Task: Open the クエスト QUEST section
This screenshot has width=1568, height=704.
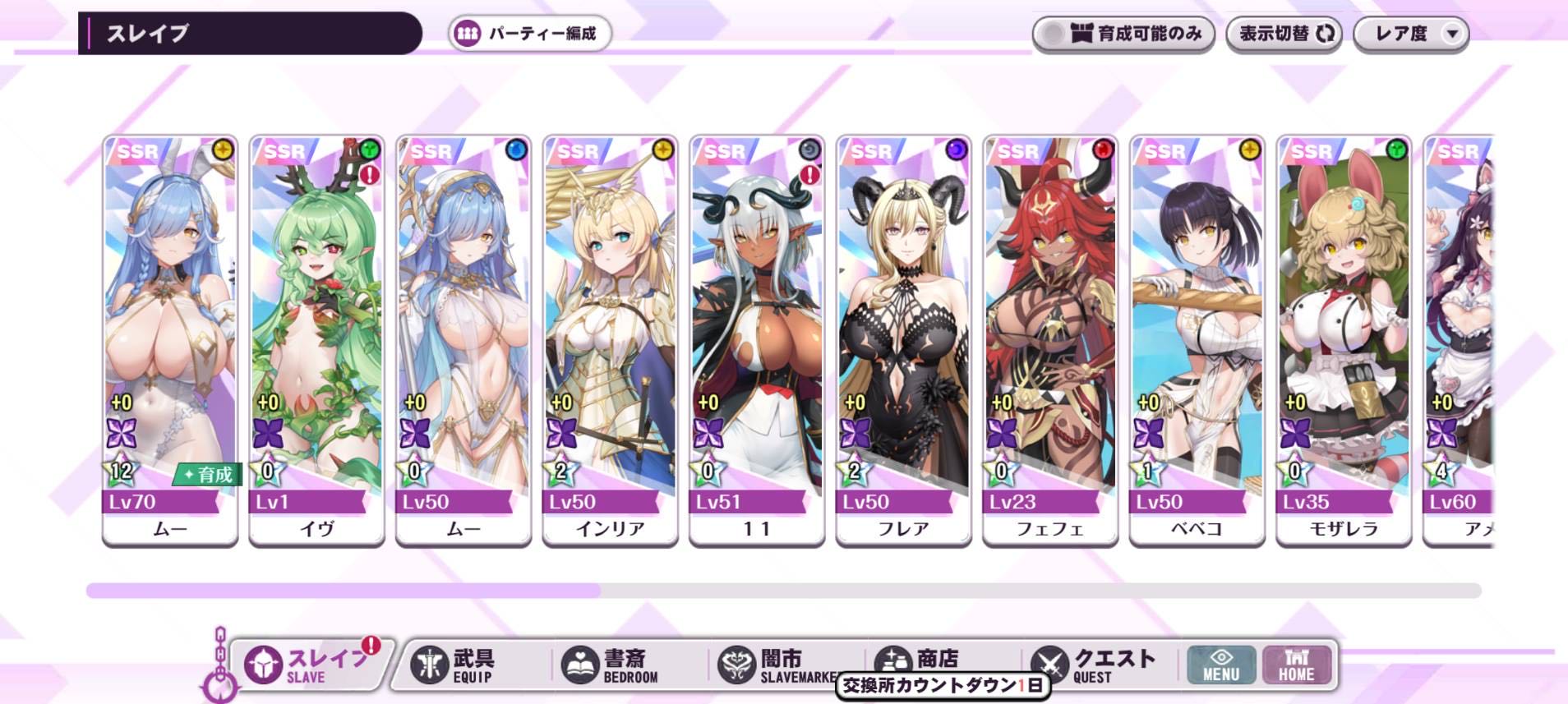Action: coord(1095,665)
